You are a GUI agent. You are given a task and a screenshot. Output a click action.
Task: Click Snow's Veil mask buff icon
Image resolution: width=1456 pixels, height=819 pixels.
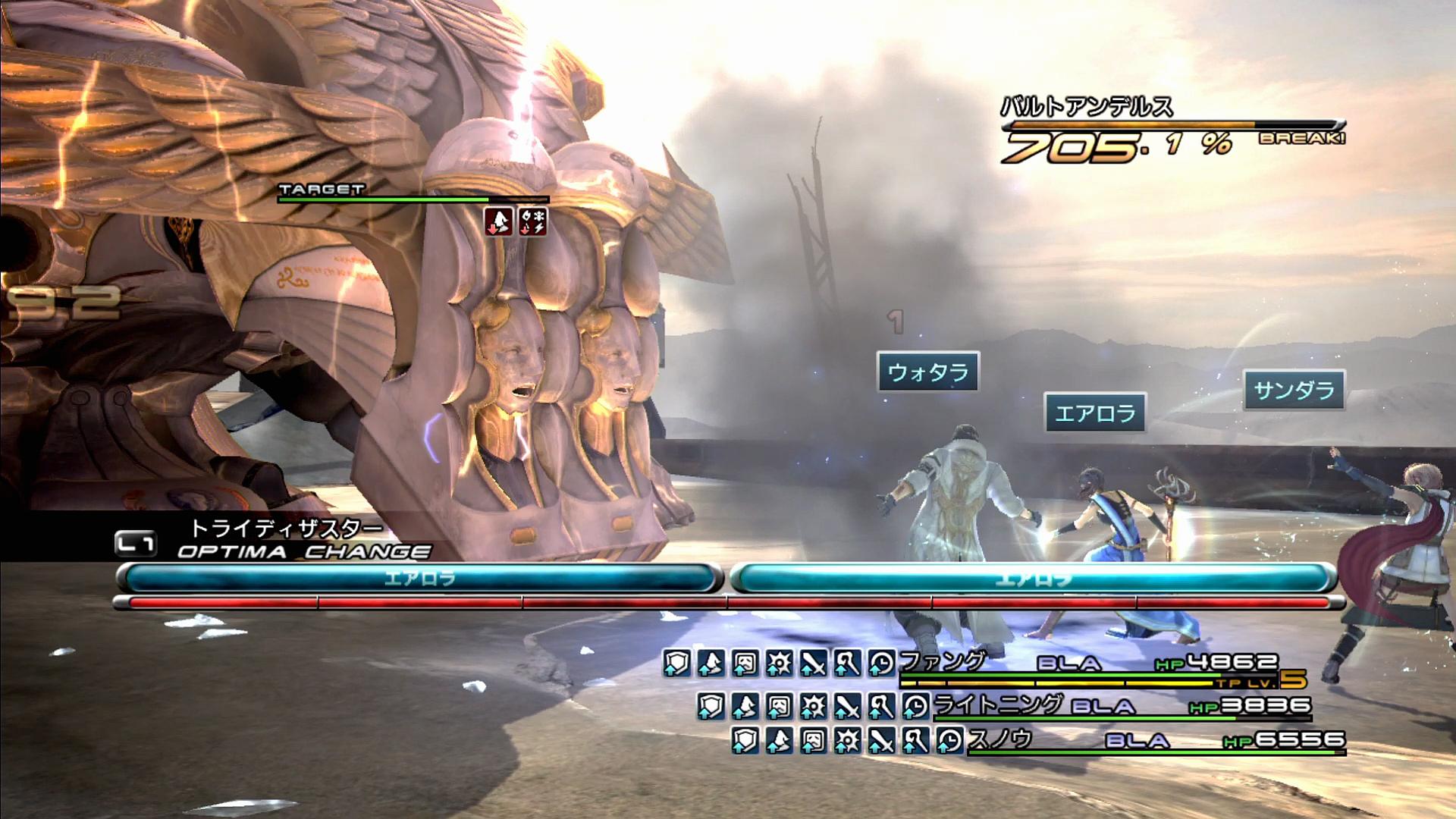813,740
